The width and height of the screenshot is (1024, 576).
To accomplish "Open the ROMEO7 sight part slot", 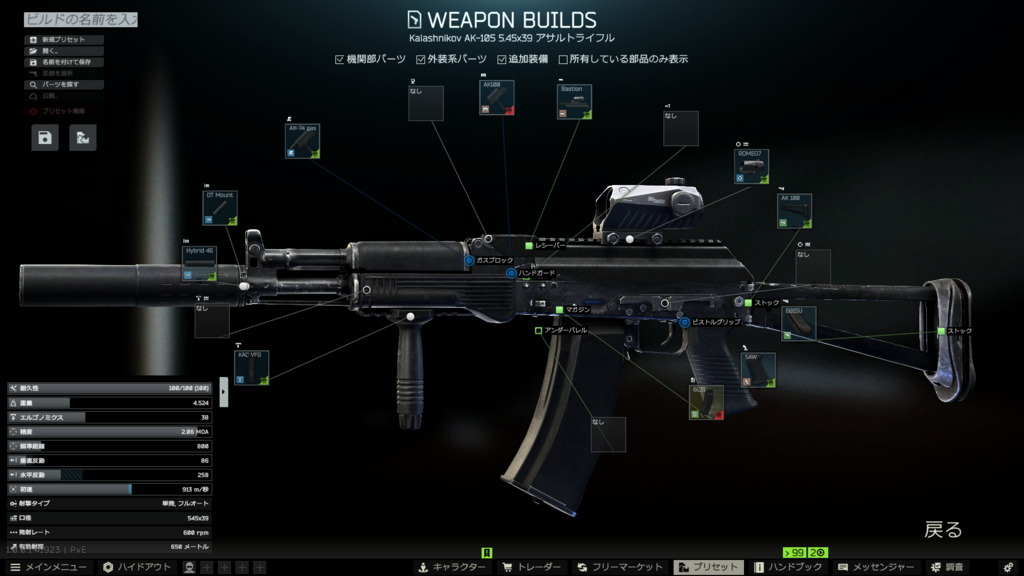I will pos(752,166).
